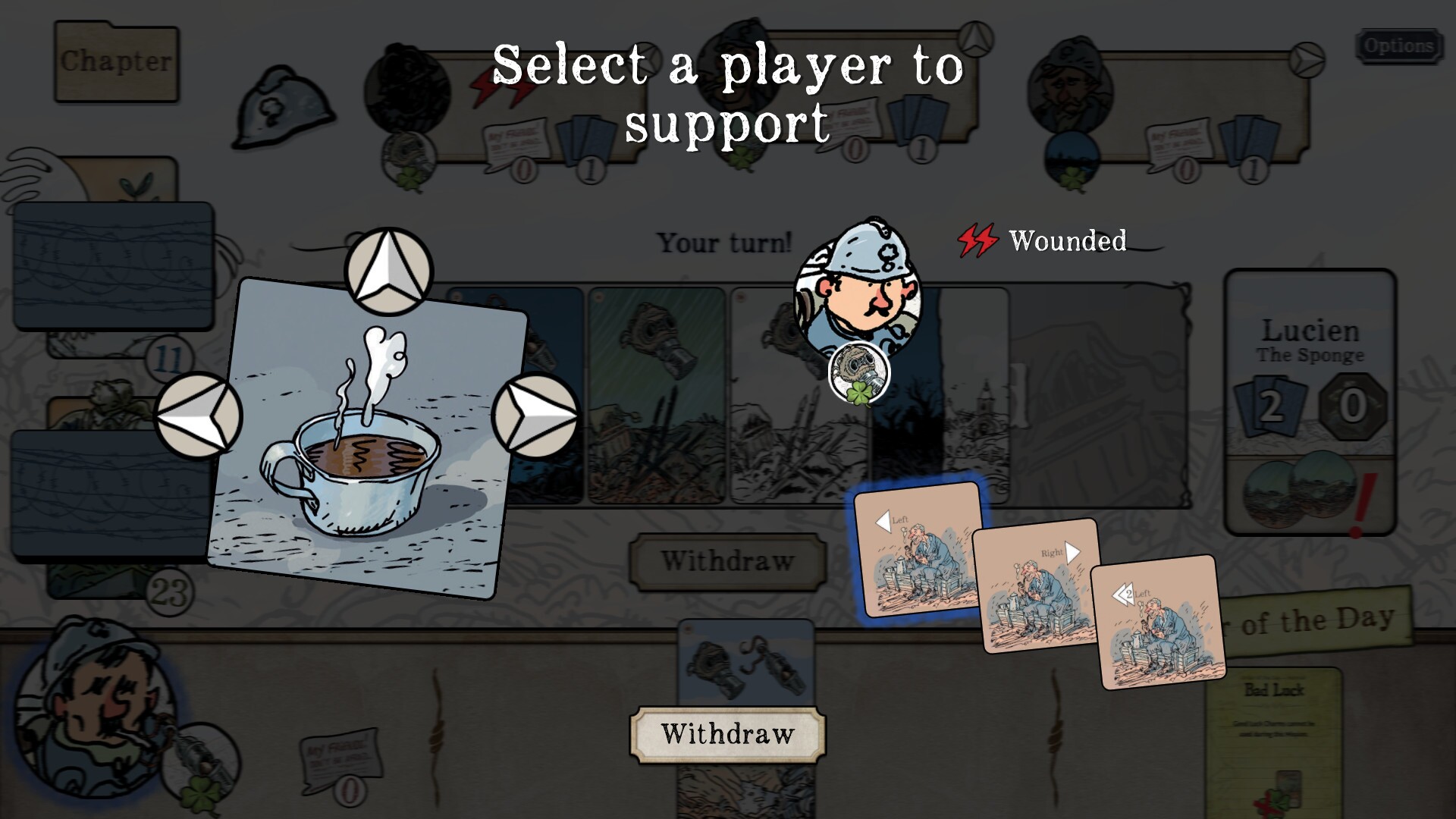Open the Chapter folder tab
Screen dimensions: 1456x819
pyautogui.click(x=116, y=61)
